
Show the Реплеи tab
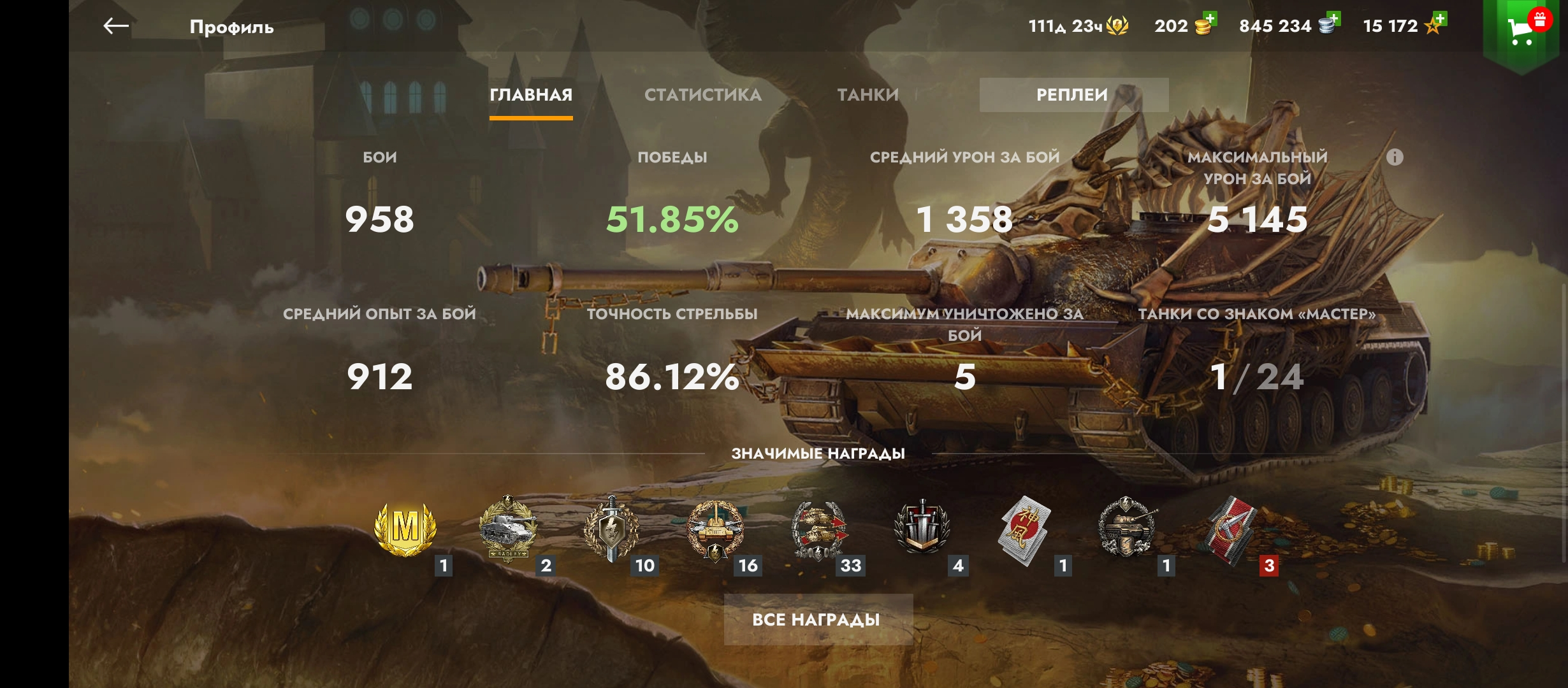tap(1073, 95)
